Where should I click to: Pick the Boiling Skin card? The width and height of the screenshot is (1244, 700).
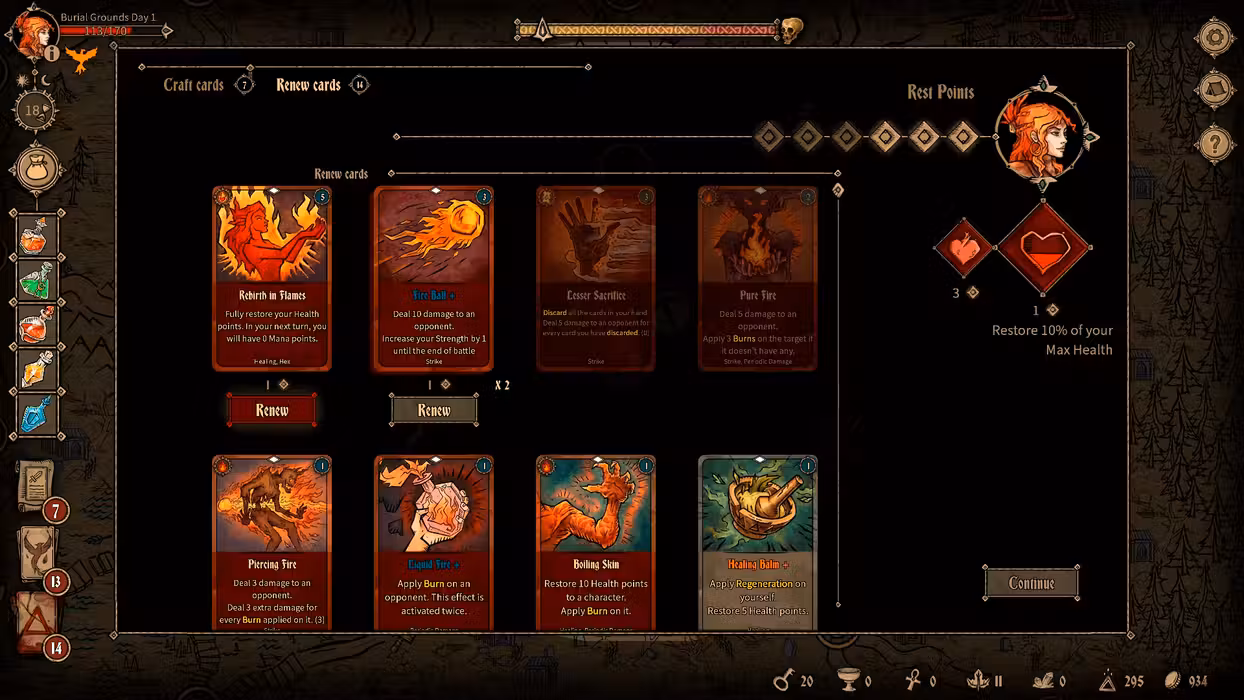pos(596,543)
